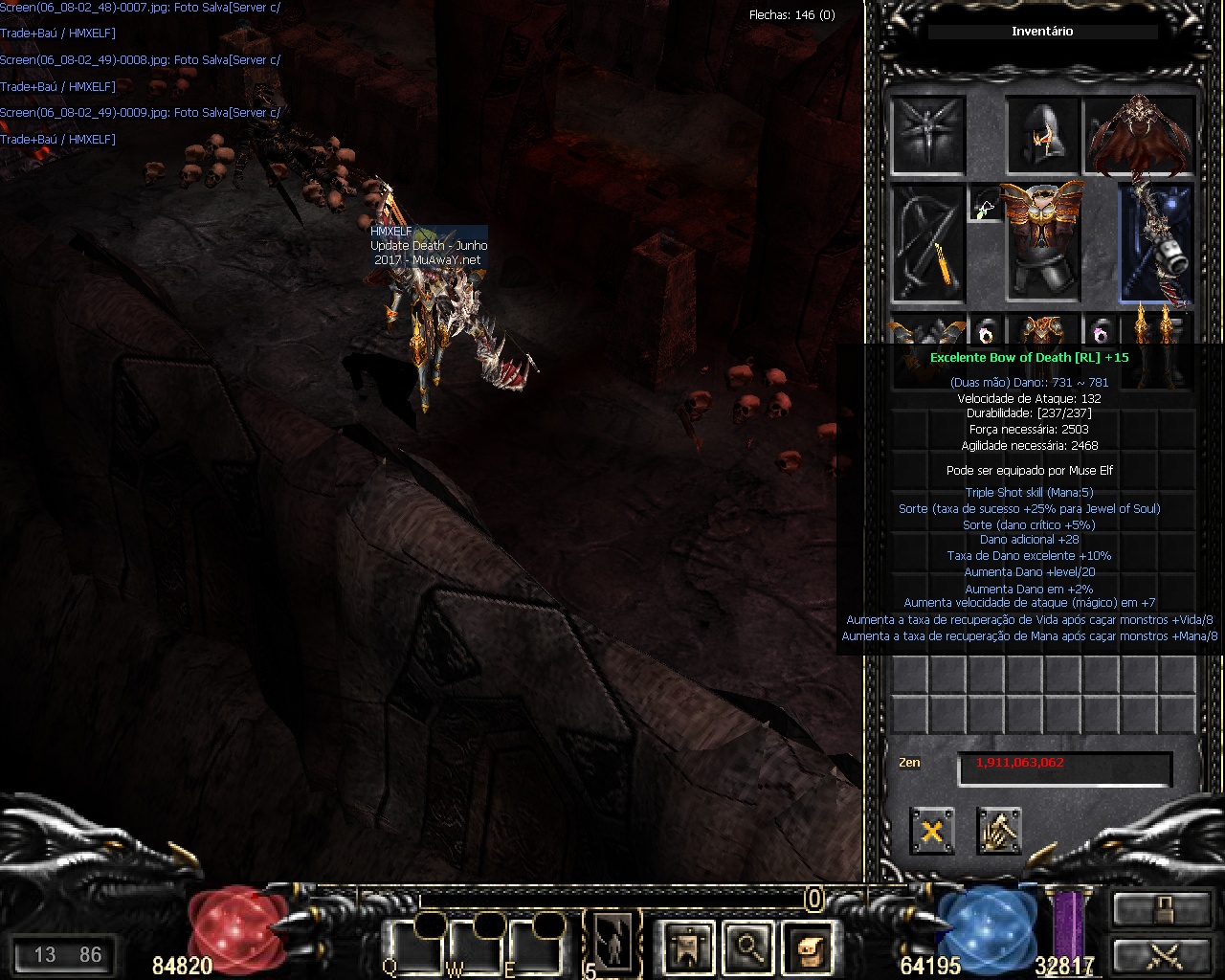Select the winged chest armor slot

[1042, 243]
